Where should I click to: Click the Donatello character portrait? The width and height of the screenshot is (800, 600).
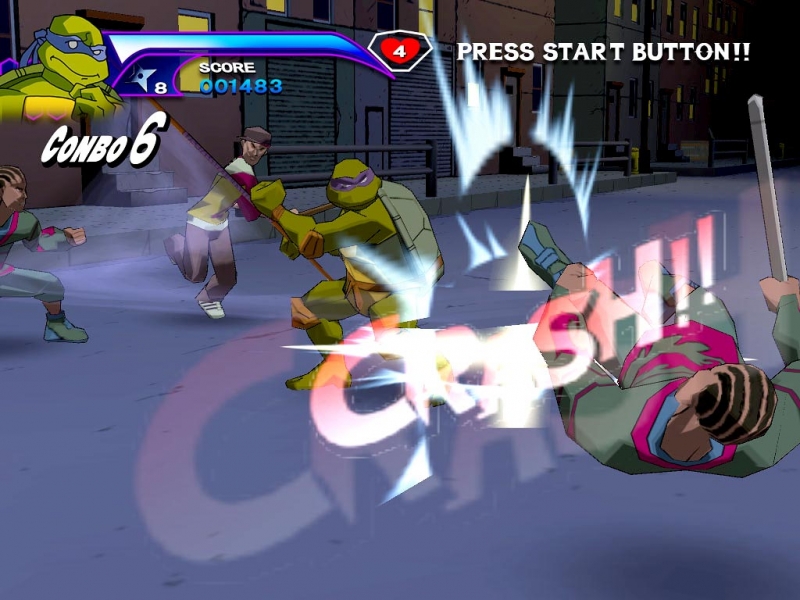point(55,72)
